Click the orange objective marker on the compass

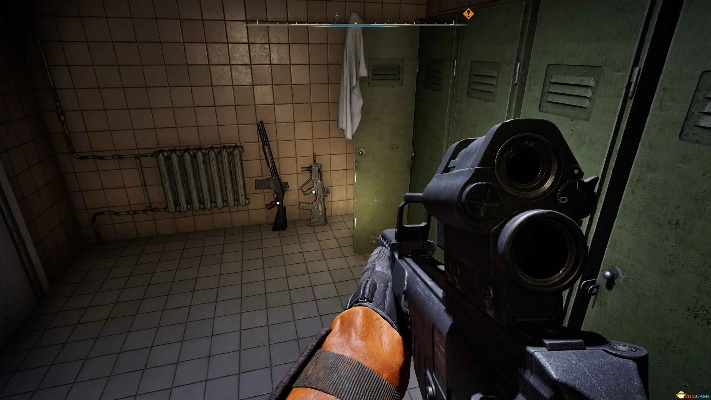pyautogui.click(x=467, y=14)
